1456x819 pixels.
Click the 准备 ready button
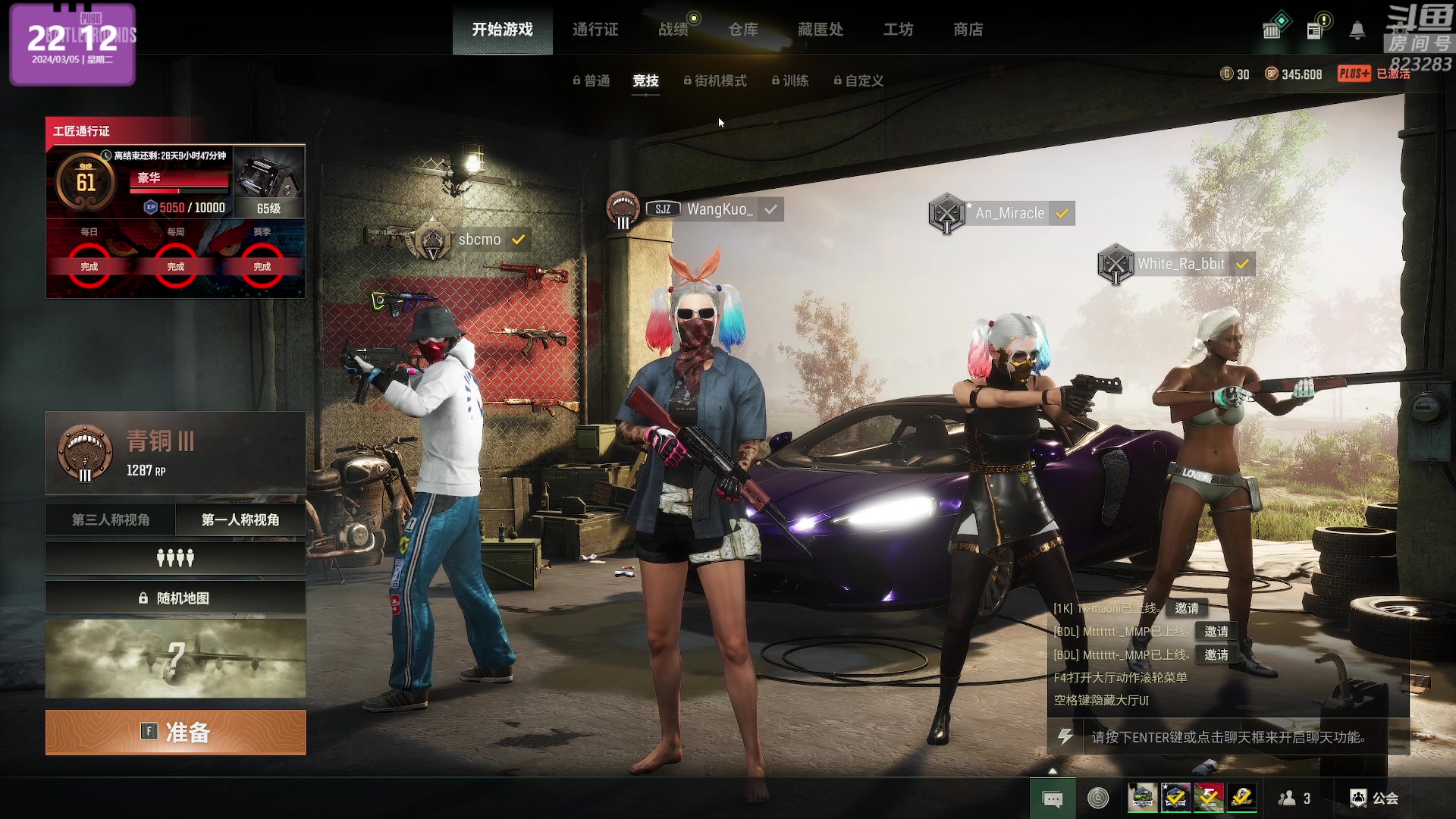point(176,733)
